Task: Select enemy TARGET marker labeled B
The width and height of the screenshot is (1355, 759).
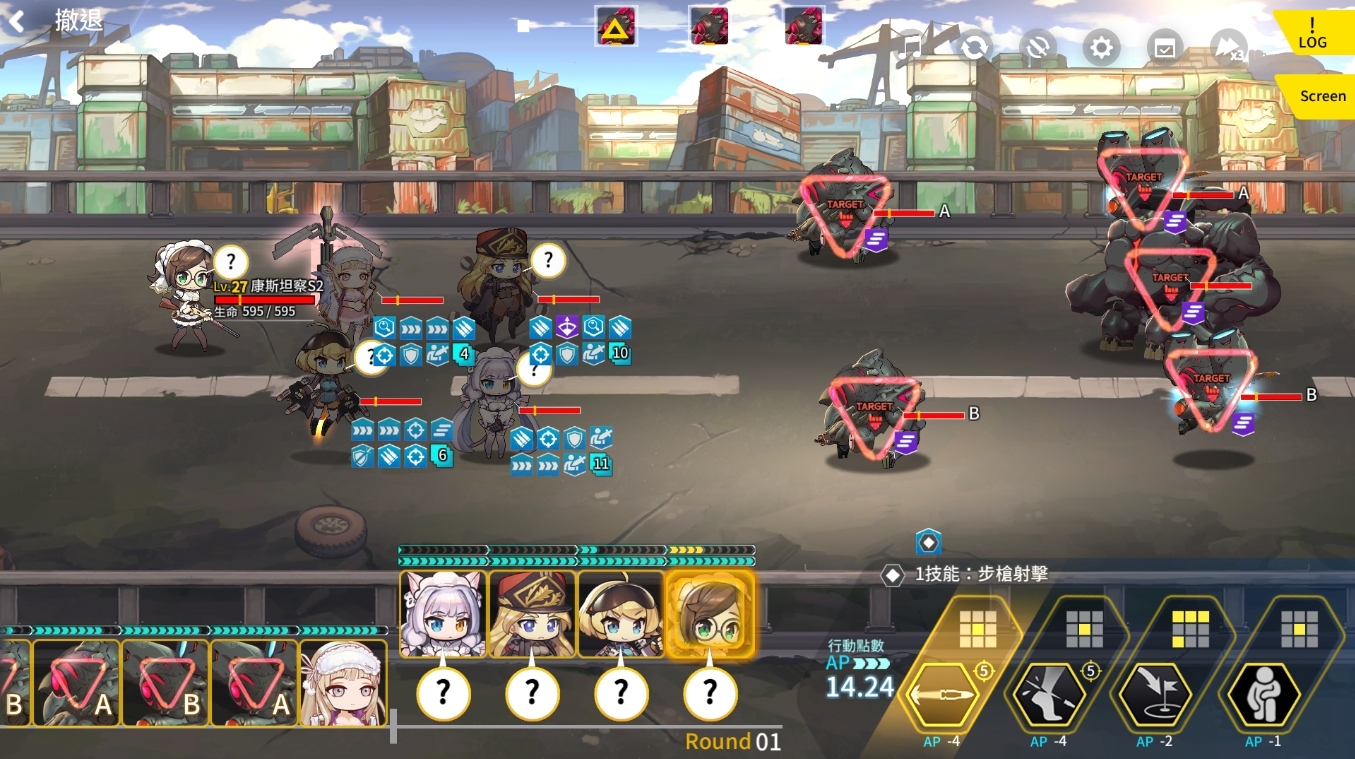Action: 875,403
